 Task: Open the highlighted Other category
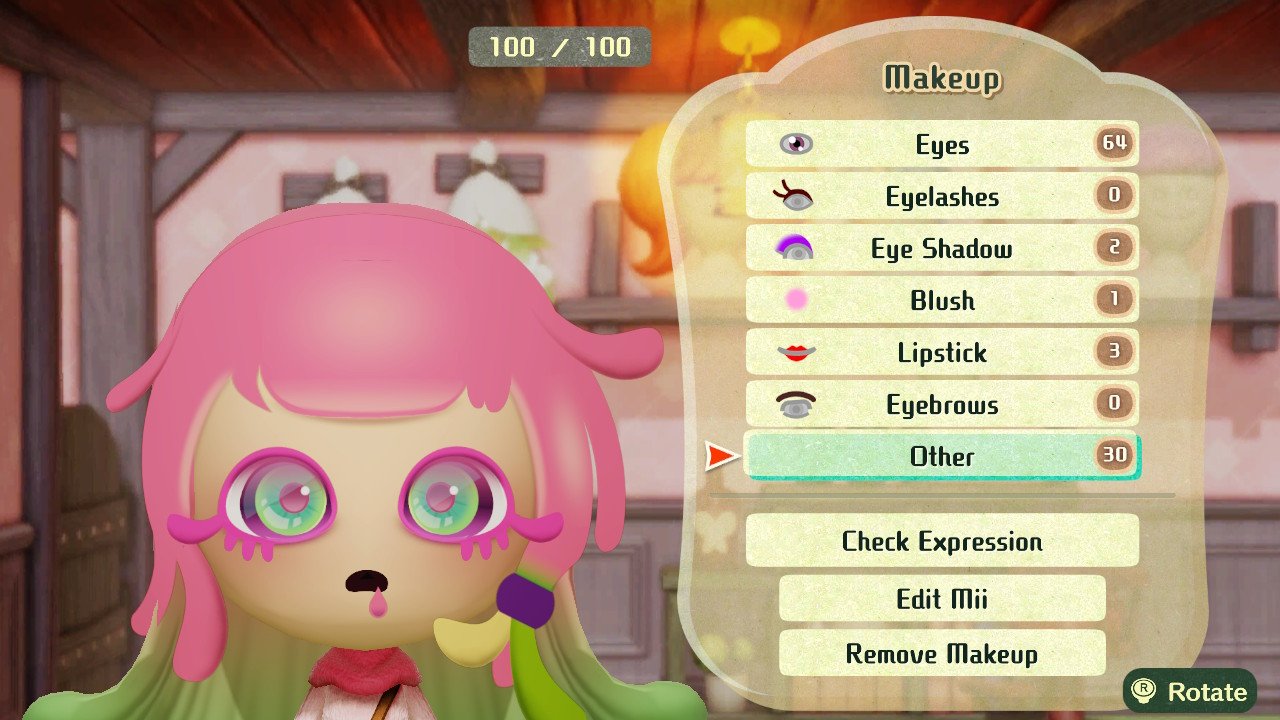point(940,457)
